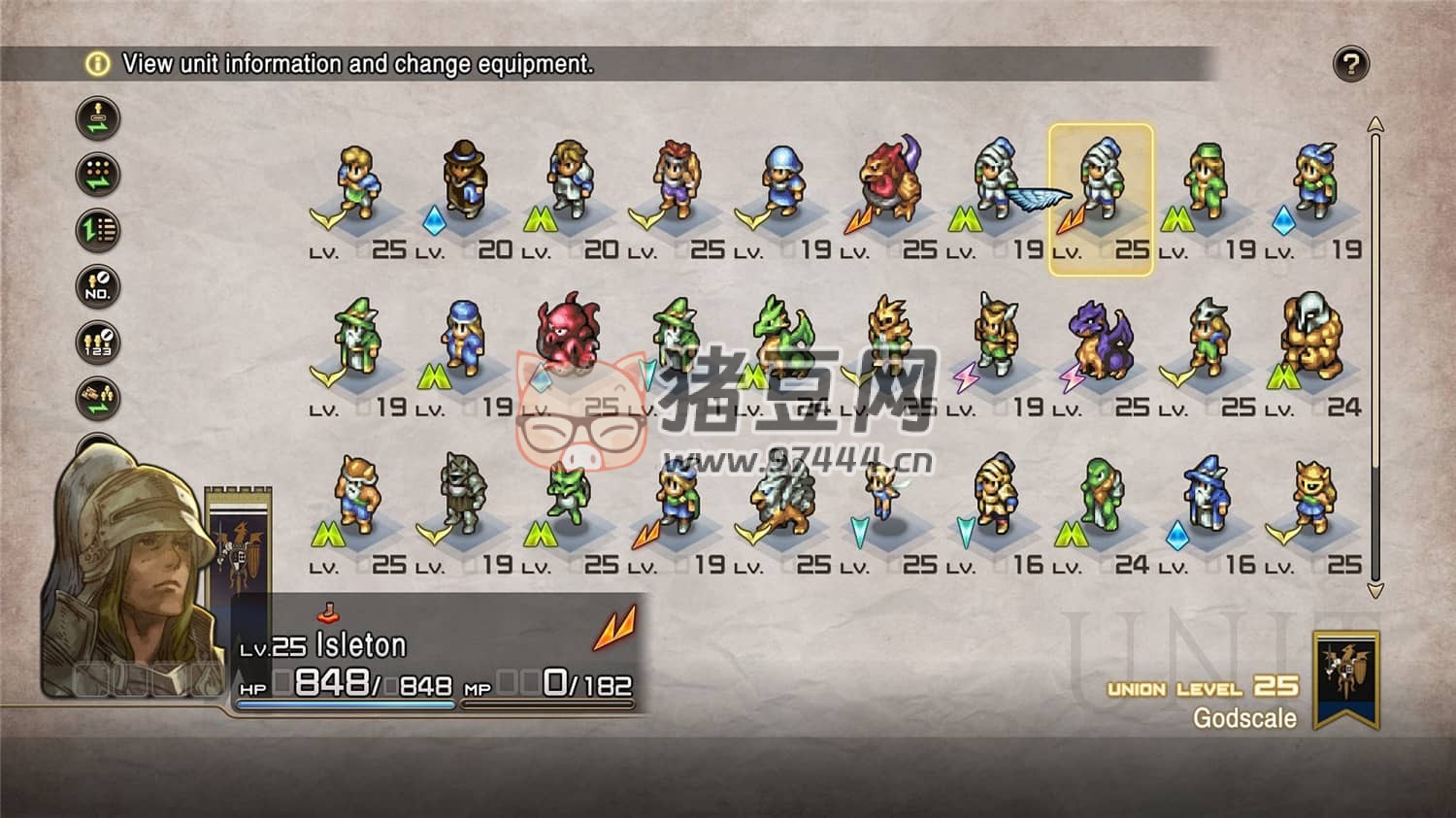Select the purple dragon unit

(1101, 340)
